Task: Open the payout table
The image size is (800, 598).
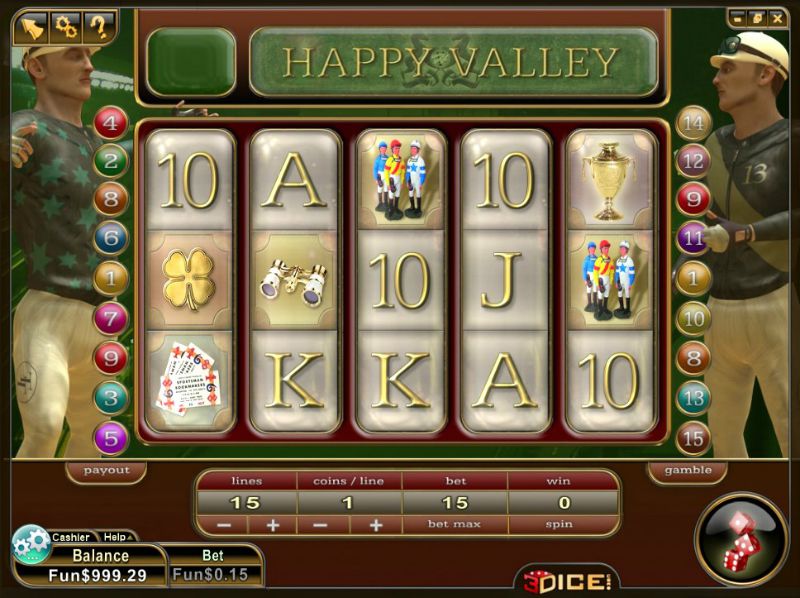Action: [x=106, y=470]
